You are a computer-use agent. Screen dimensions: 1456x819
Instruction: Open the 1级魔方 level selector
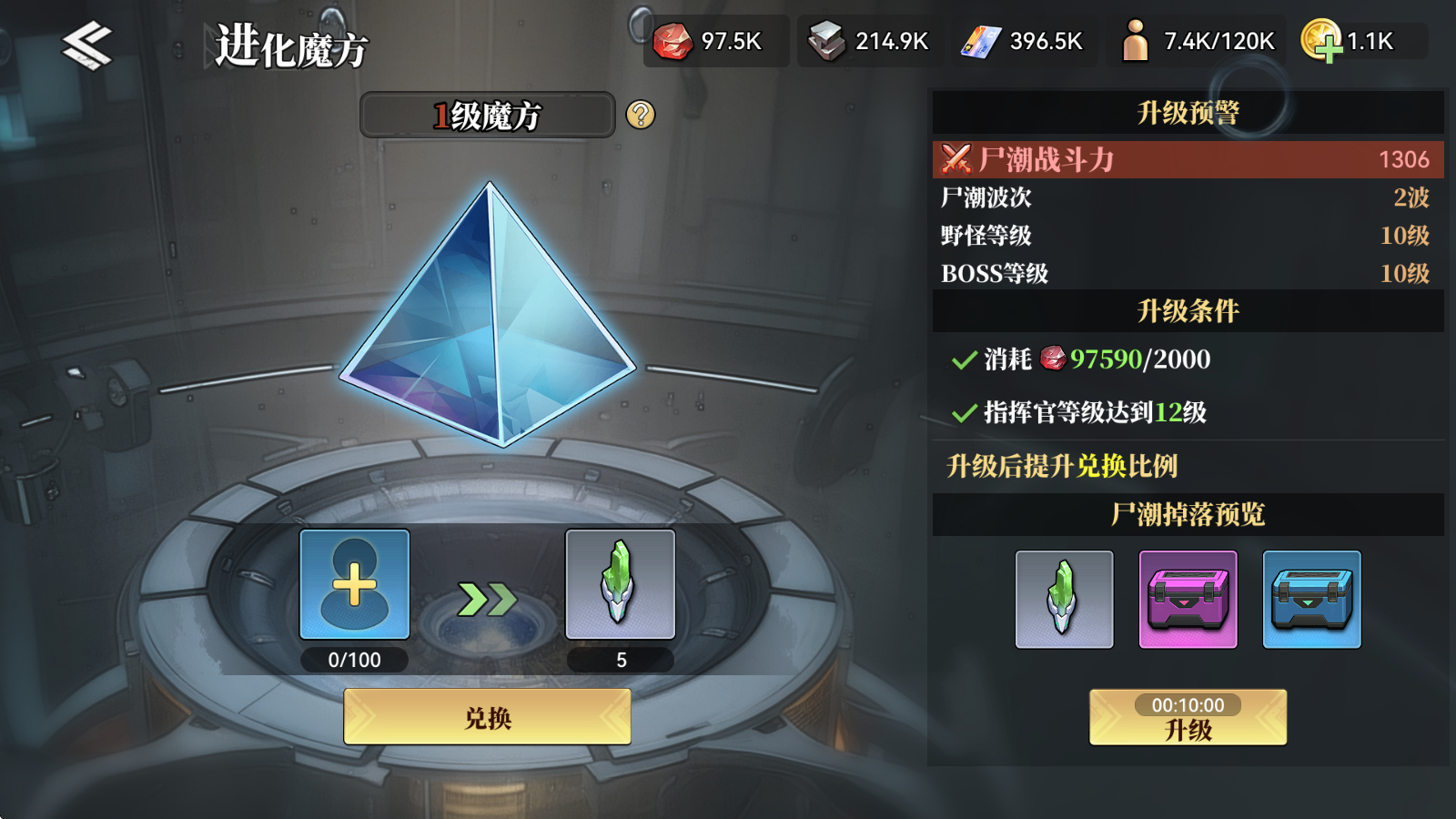pyautogui.click(x=488, y=116)
